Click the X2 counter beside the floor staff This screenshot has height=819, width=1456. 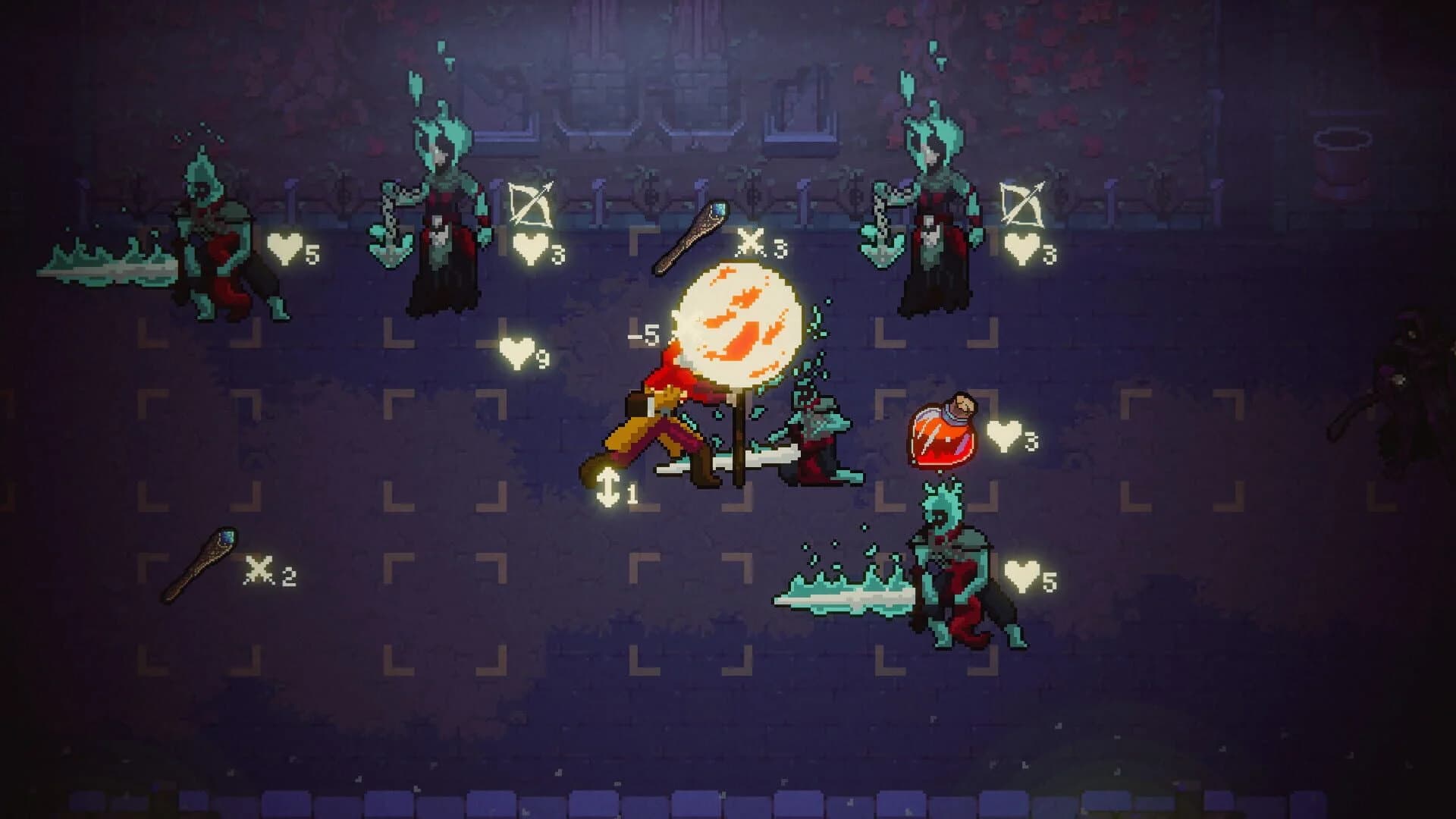click(263, 573)
